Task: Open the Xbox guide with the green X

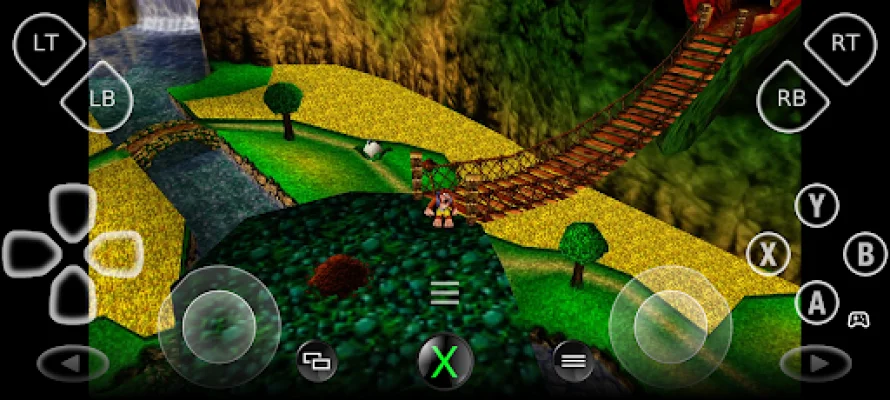Action: 445,360
